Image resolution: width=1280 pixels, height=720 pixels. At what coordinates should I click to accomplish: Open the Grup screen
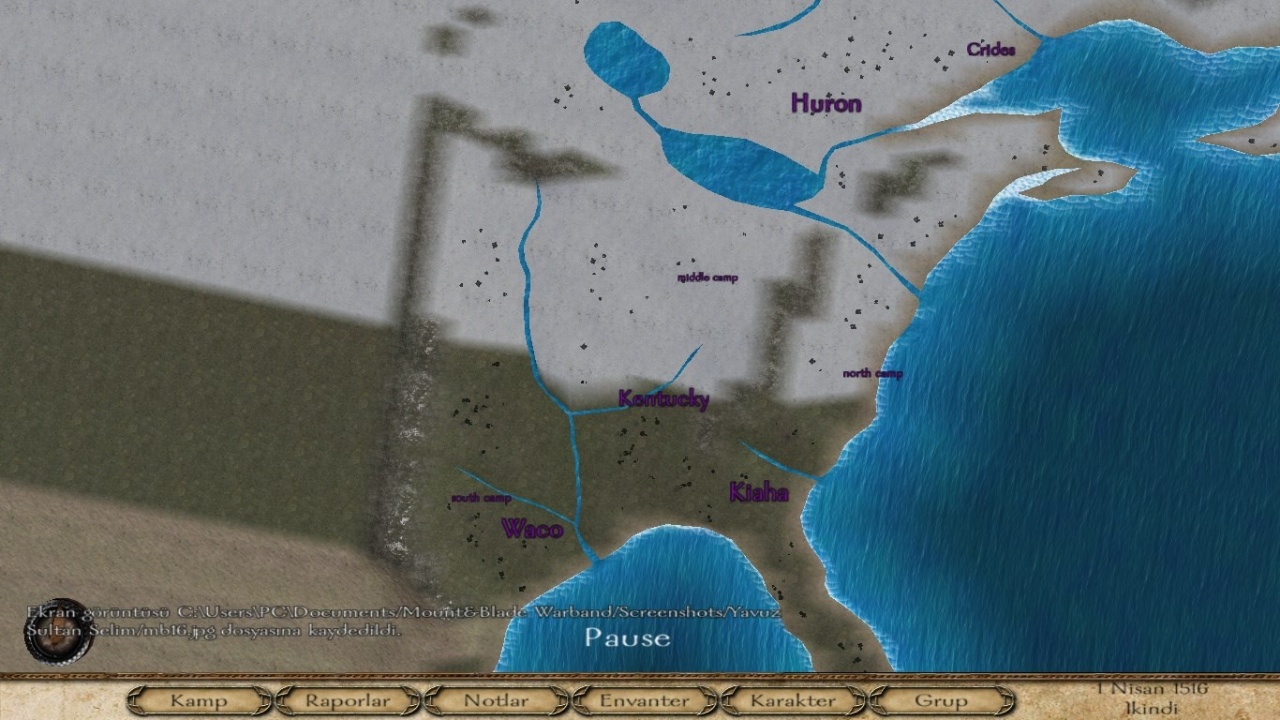pyautogui.click(x=940, y=700)
